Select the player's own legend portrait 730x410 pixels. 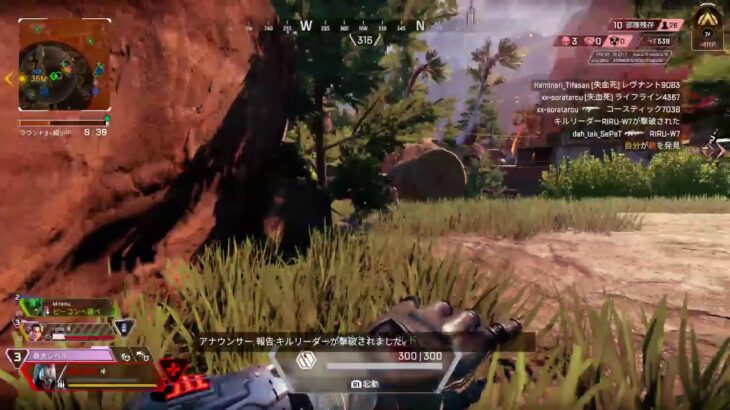(x=43, y=375)
